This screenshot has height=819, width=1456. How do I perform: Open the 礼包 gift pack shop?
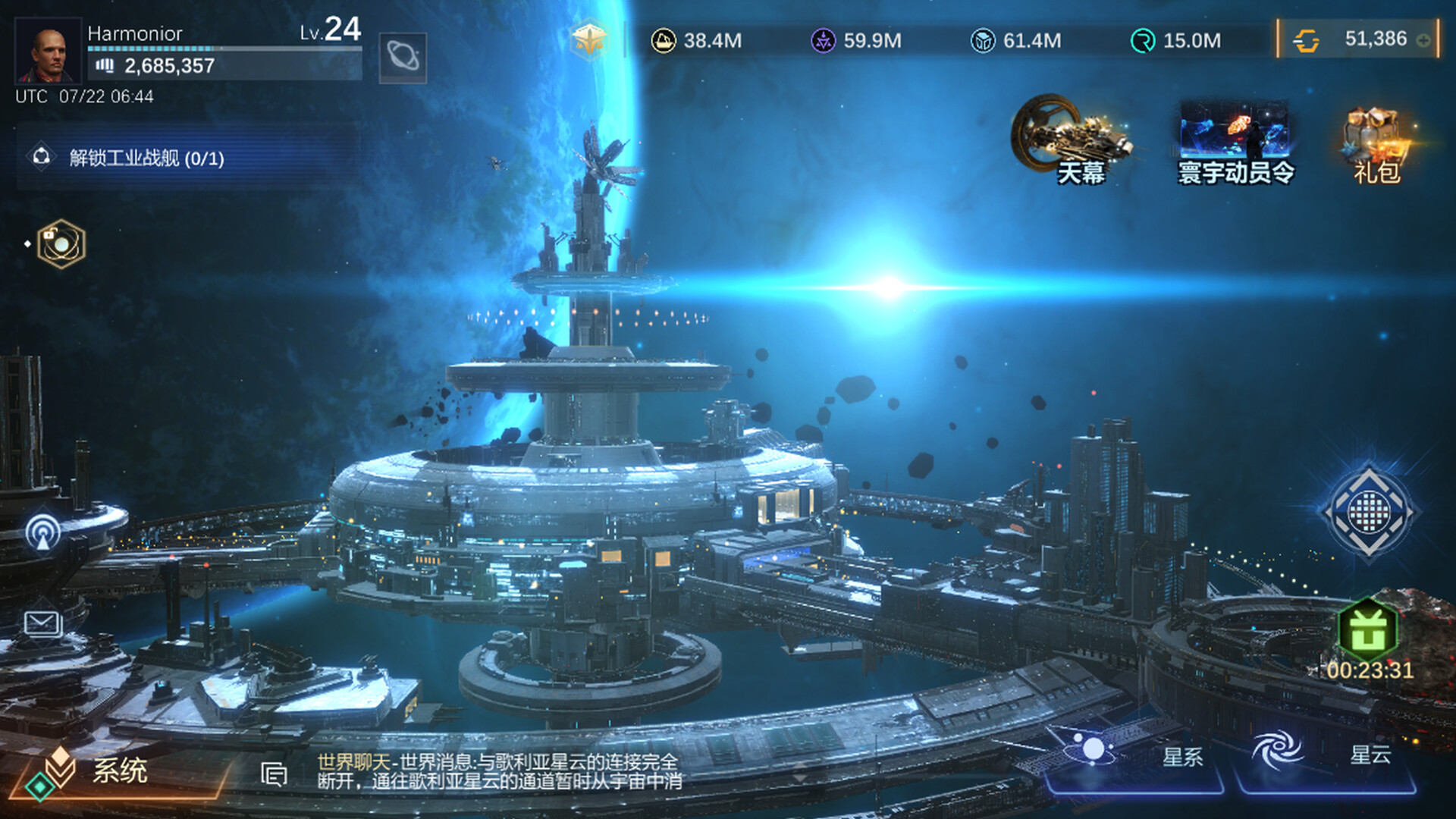coord(1376,146)
